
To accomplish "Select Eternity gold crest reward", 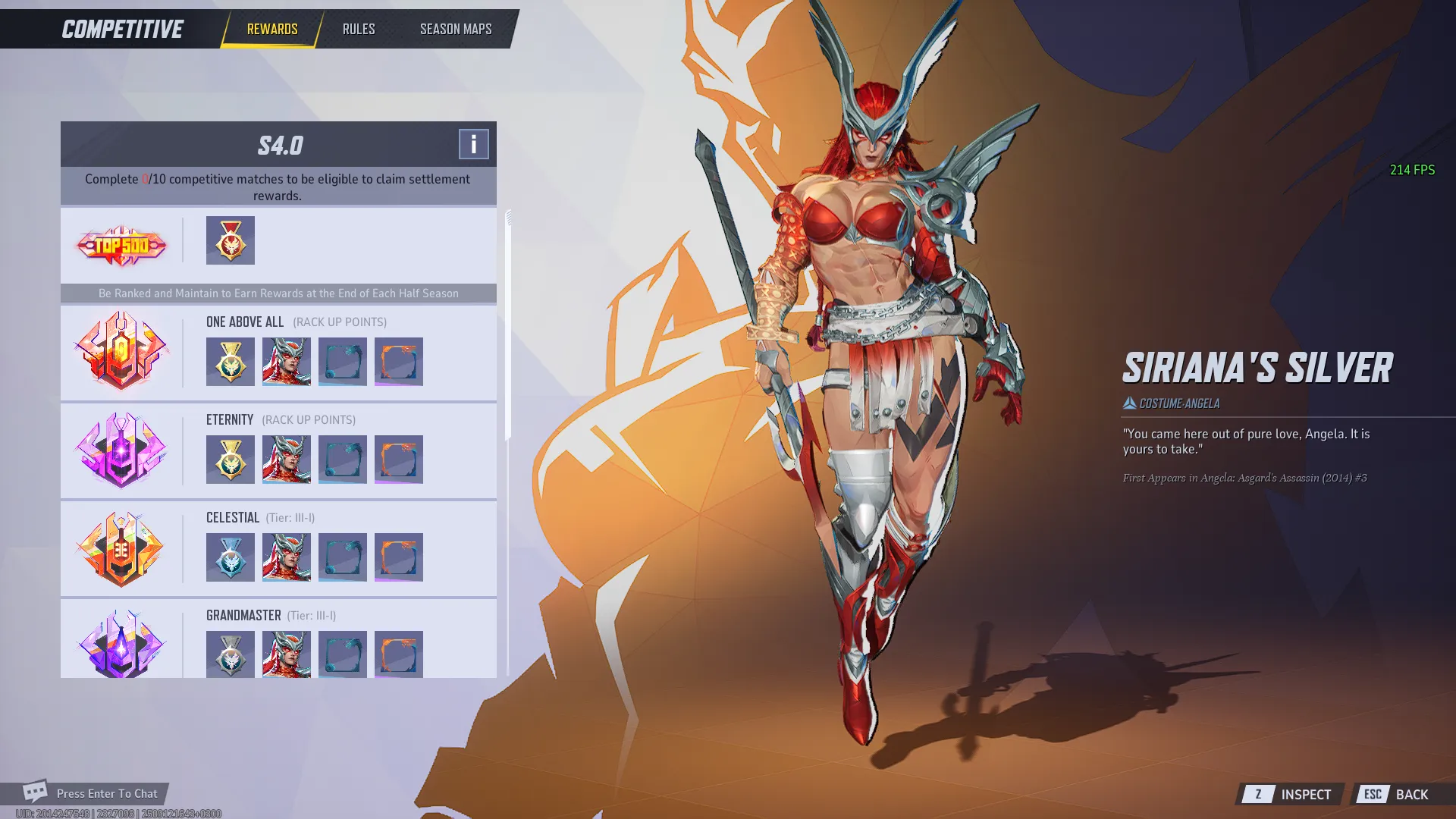I will coord(230,460).
